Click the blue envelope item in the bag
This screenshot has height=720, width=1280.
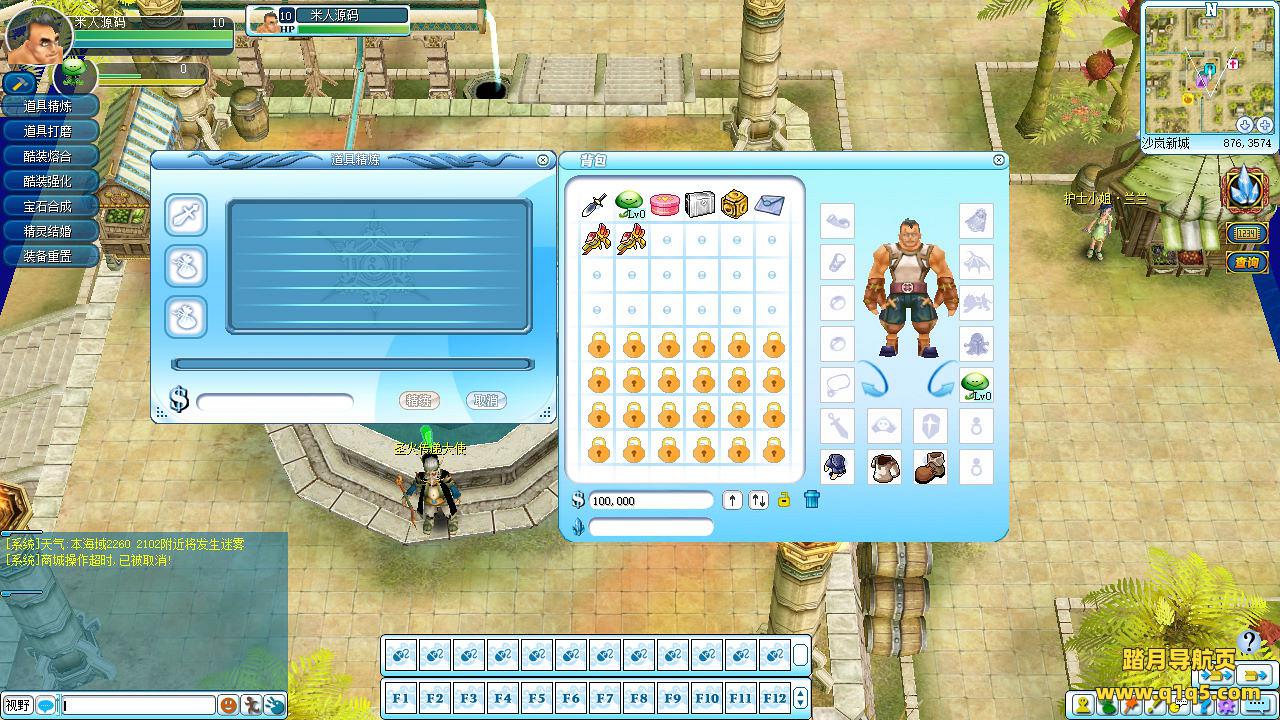coord(769,205)
